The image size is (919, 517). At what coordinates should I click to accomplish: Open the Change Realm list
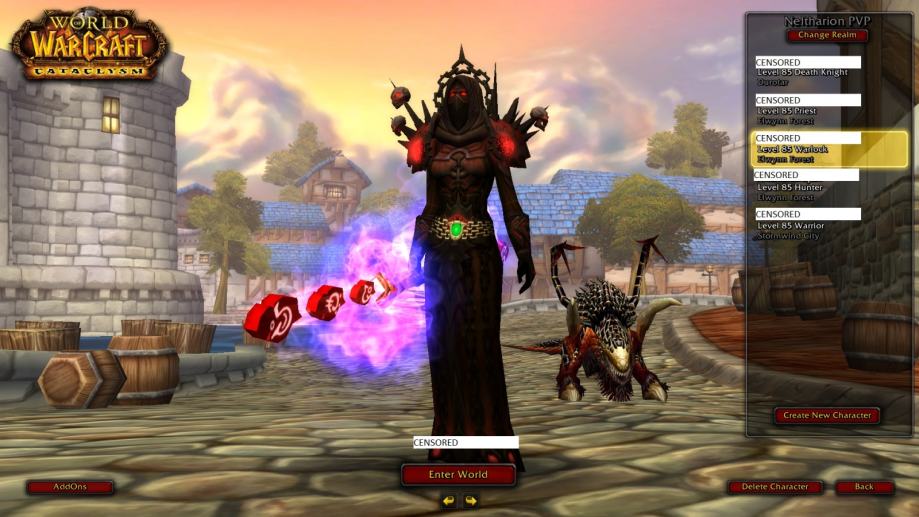point(827,35)
